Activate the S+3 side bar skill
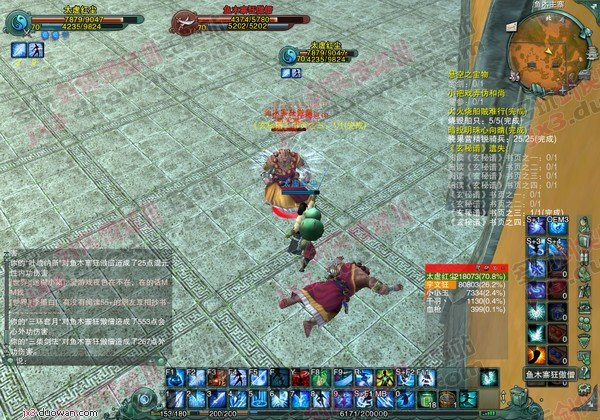Screen dimensions: 600x420 [x=536, y=247]
